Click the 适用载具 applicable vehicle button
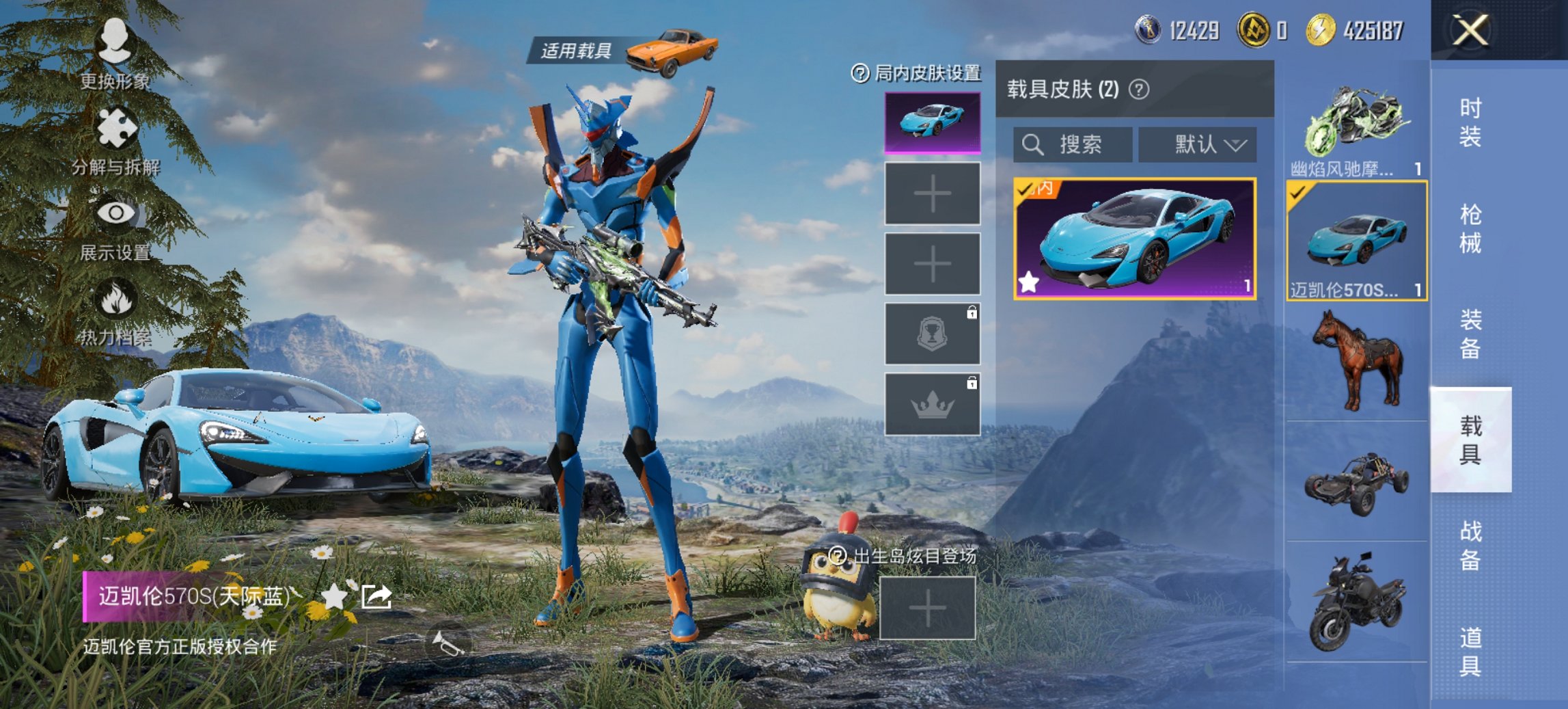The image size is (1568, 709). (x=576, y=49)
